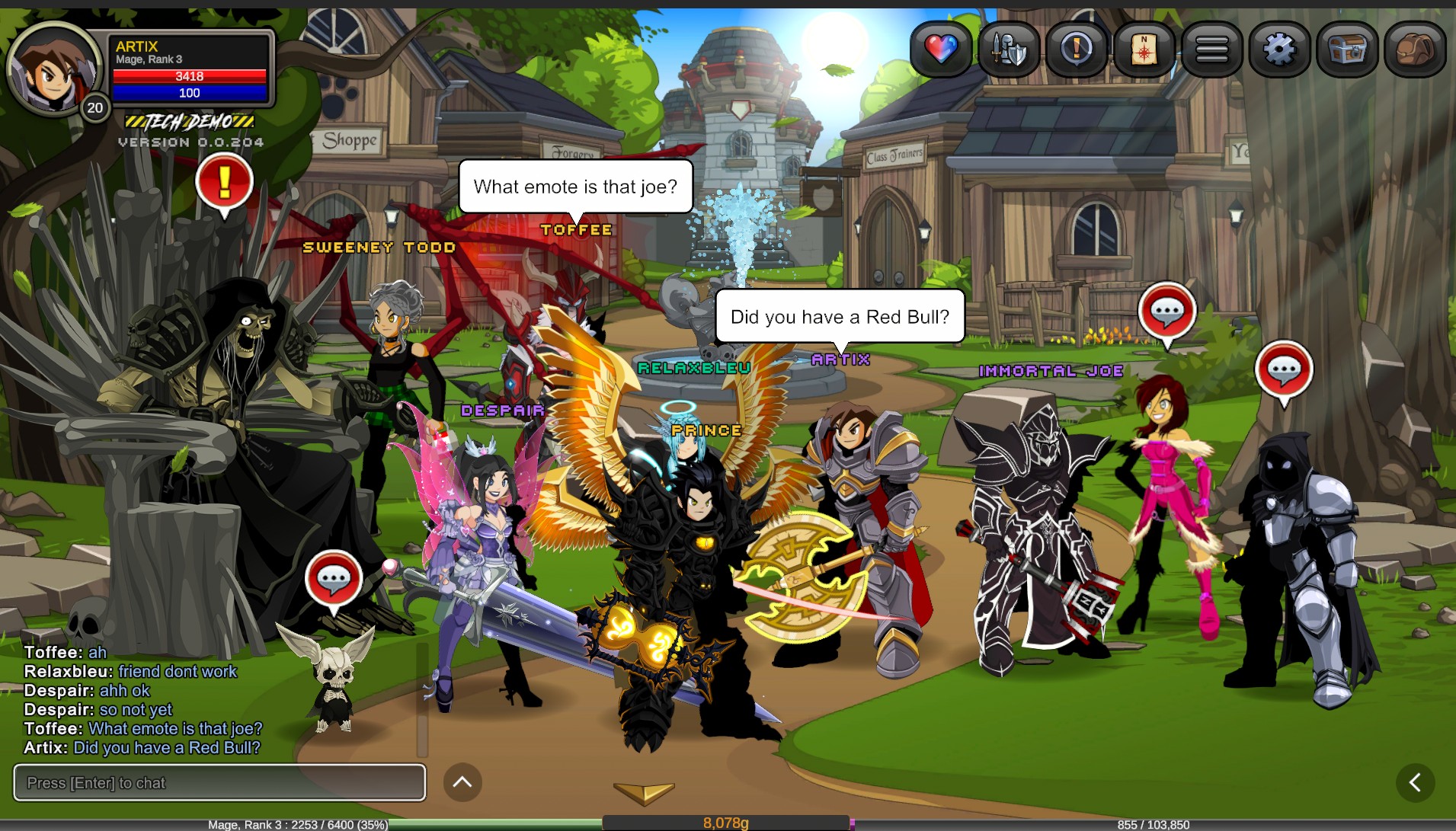The image size is (1456, 831).
Task: Open the three-line main menu button
Action: click(1211, 50)
